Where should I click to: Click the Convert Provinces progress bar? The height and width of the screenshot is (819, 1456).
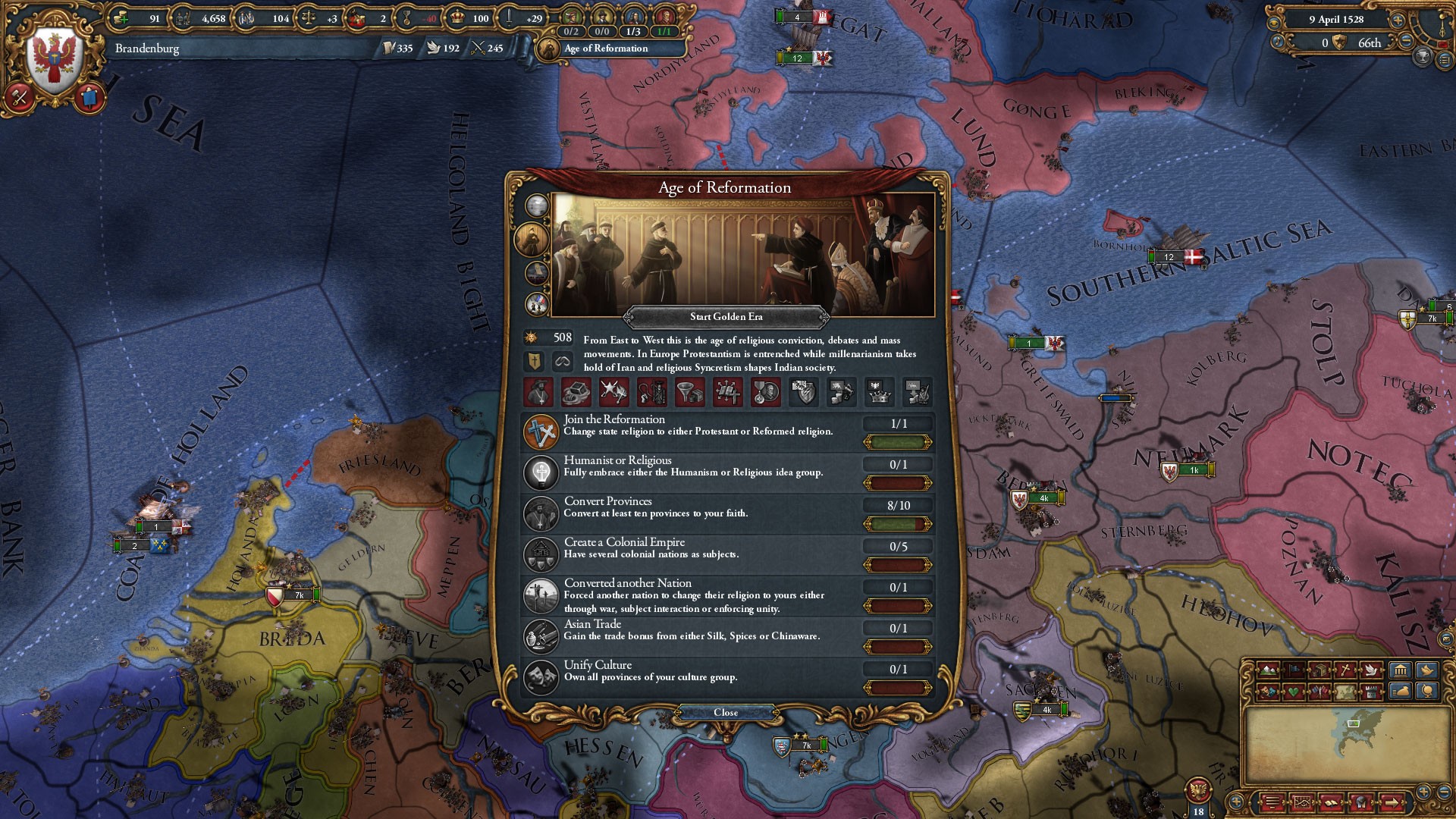[899, 522]
